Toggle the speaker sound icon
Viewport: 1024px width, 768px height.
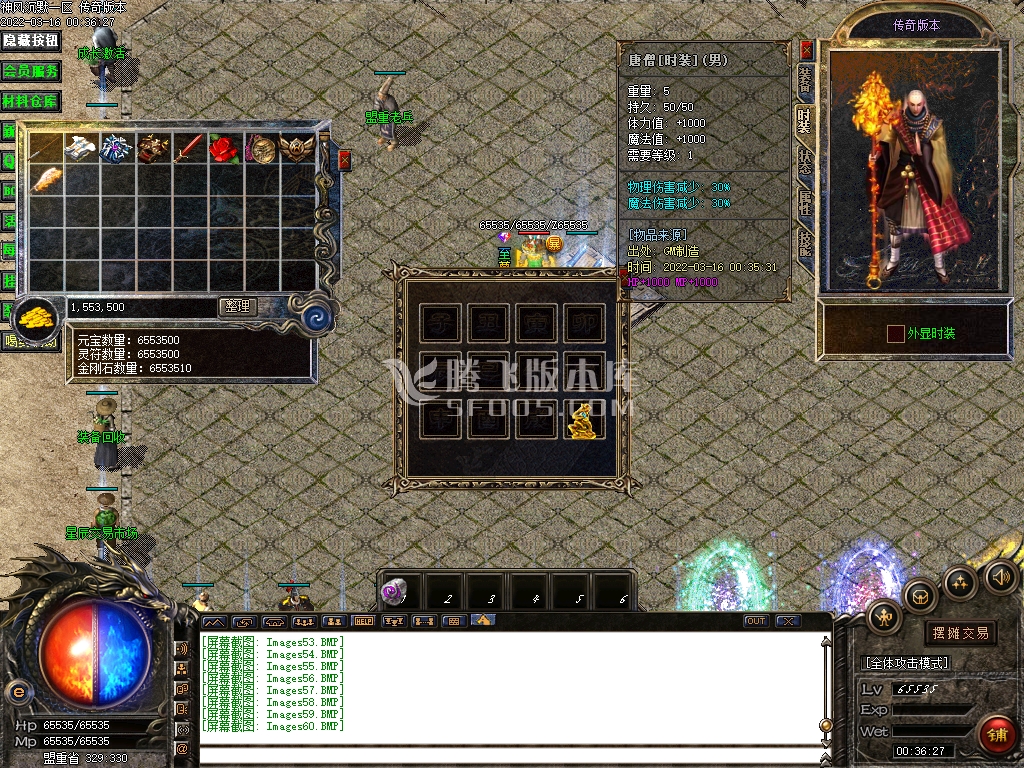point(1001,576)
